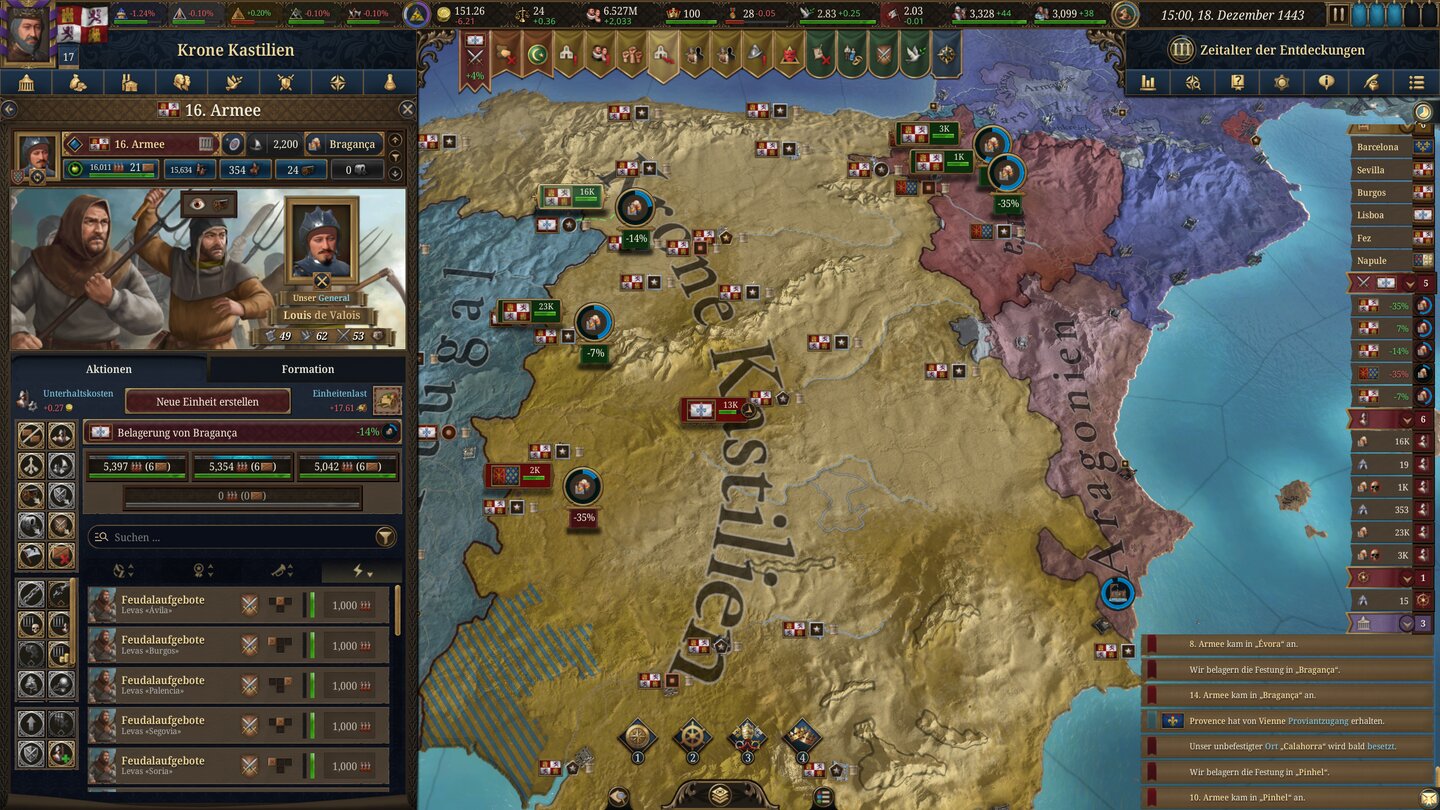
Task: Toggle the day-night map overlay moon icon
Action: (x=1424, y=113)
